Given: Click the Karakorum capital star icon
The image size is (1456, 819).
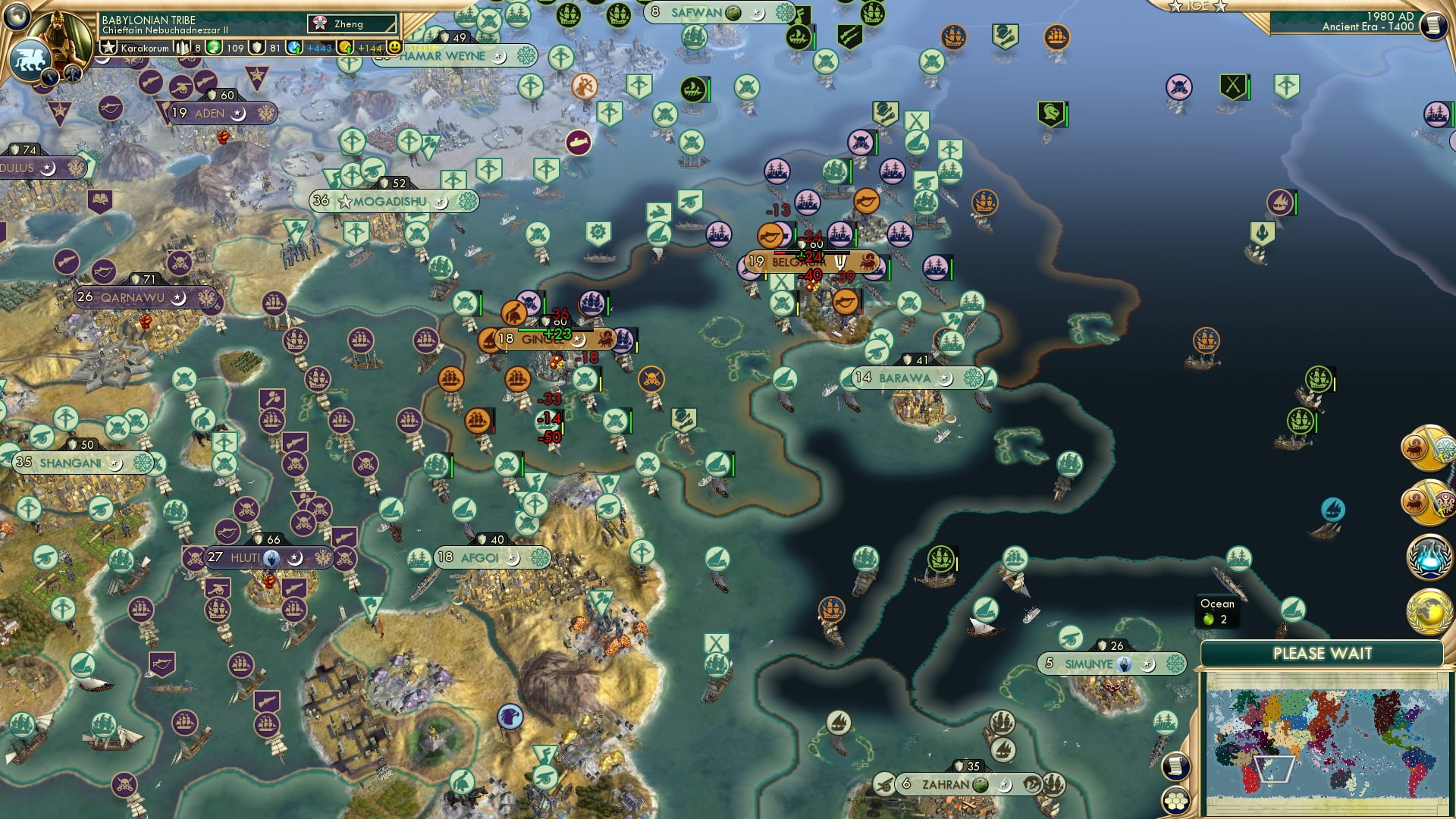Looking at the screenshot, I should coord(108,48).
